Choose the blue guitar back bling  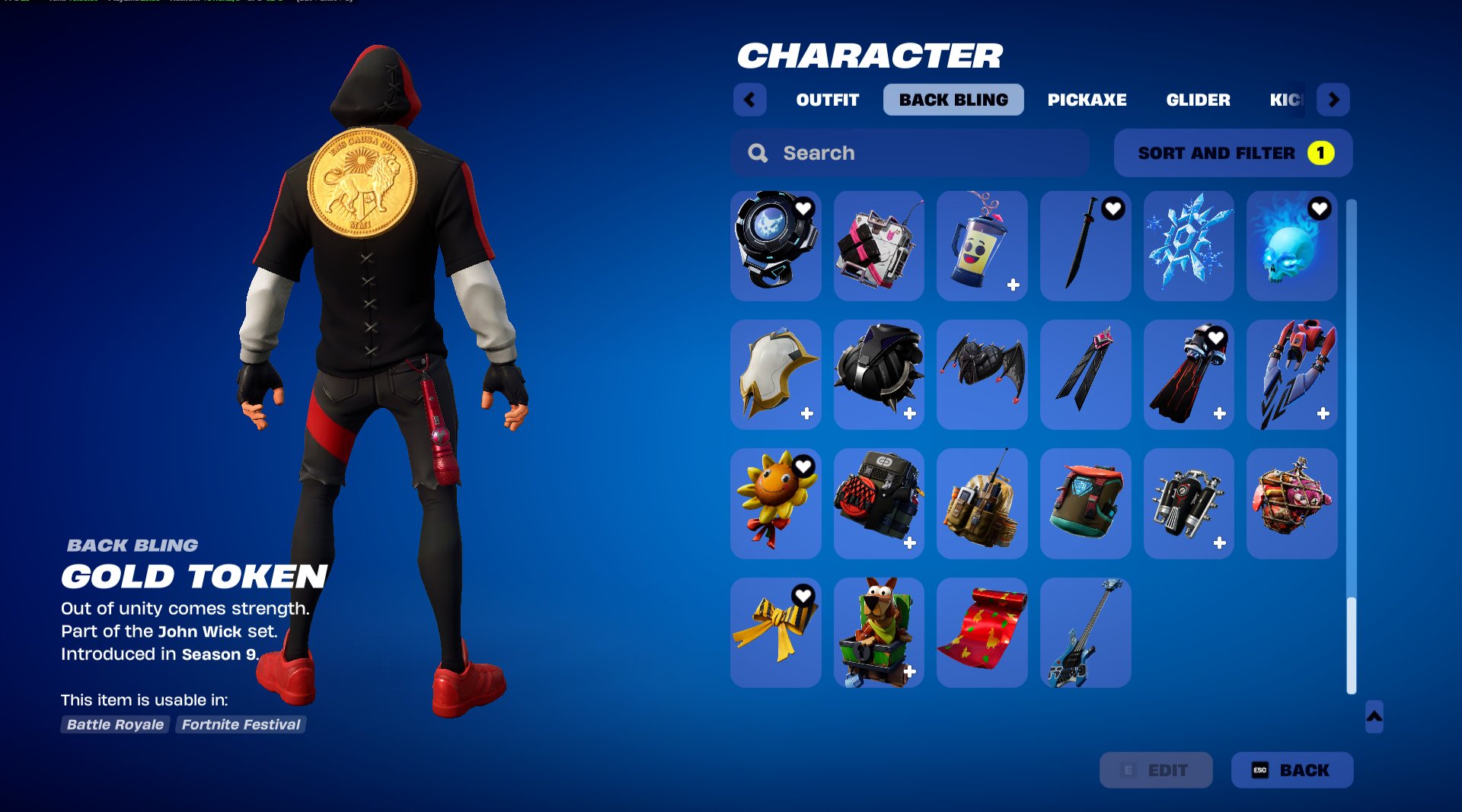point(1086,632)
